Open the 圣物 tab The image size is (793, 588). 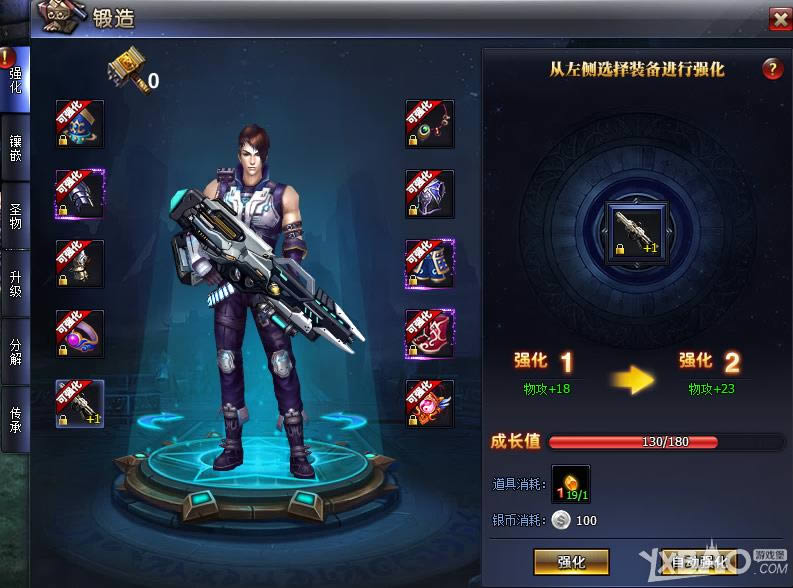15,216
